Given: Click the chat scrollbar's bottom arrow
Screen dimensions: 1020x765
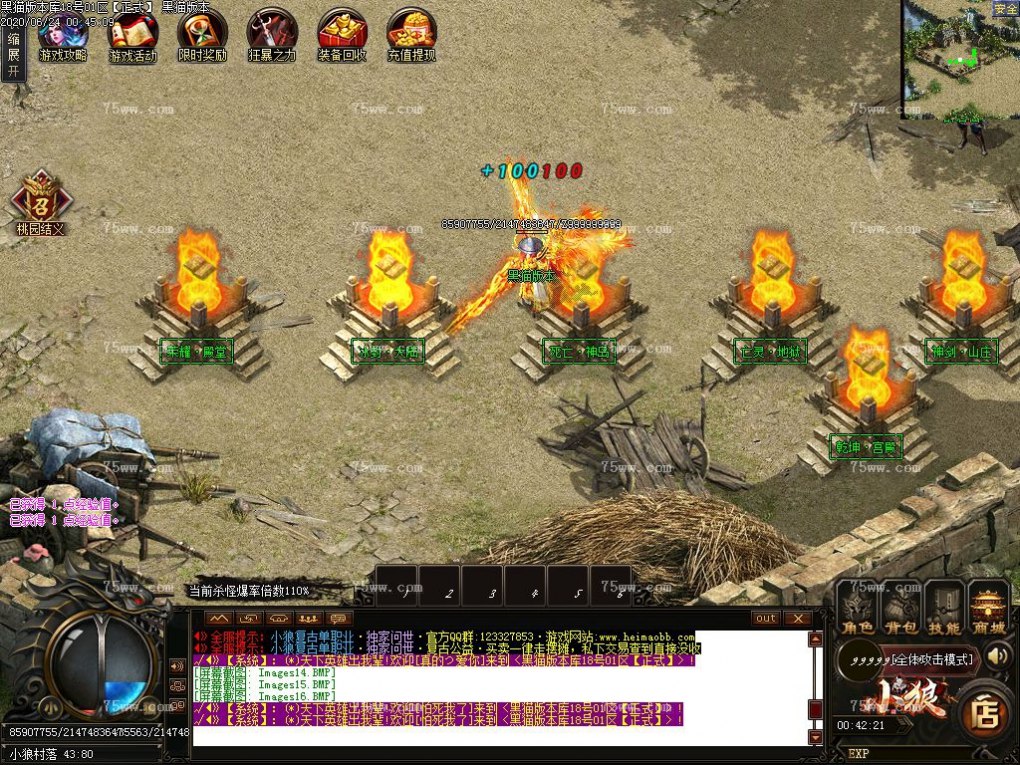Looking at the screenshot, I should click(815, 738).
